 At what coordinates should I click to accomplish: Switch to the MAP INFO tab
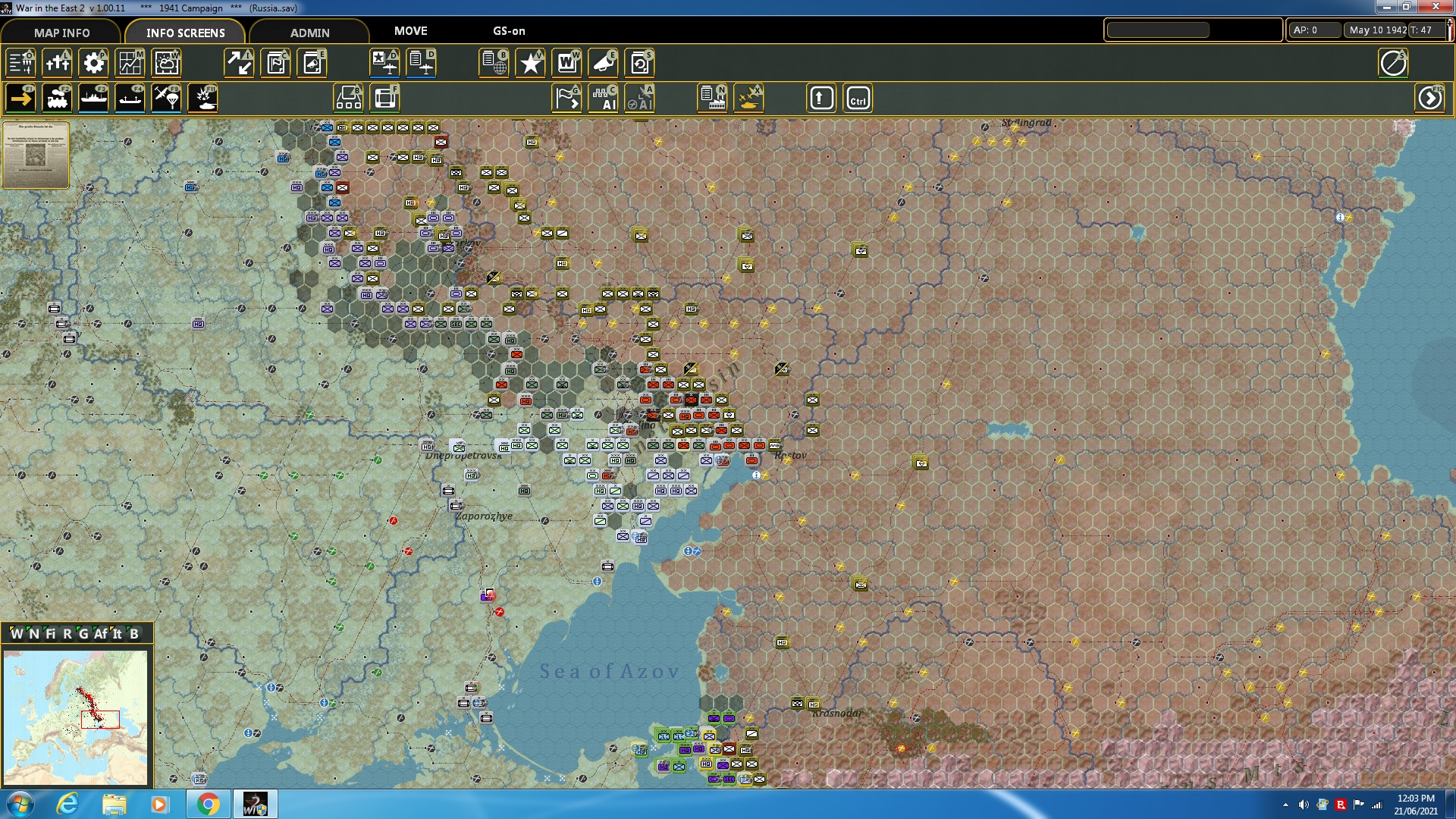pos(61,33)
